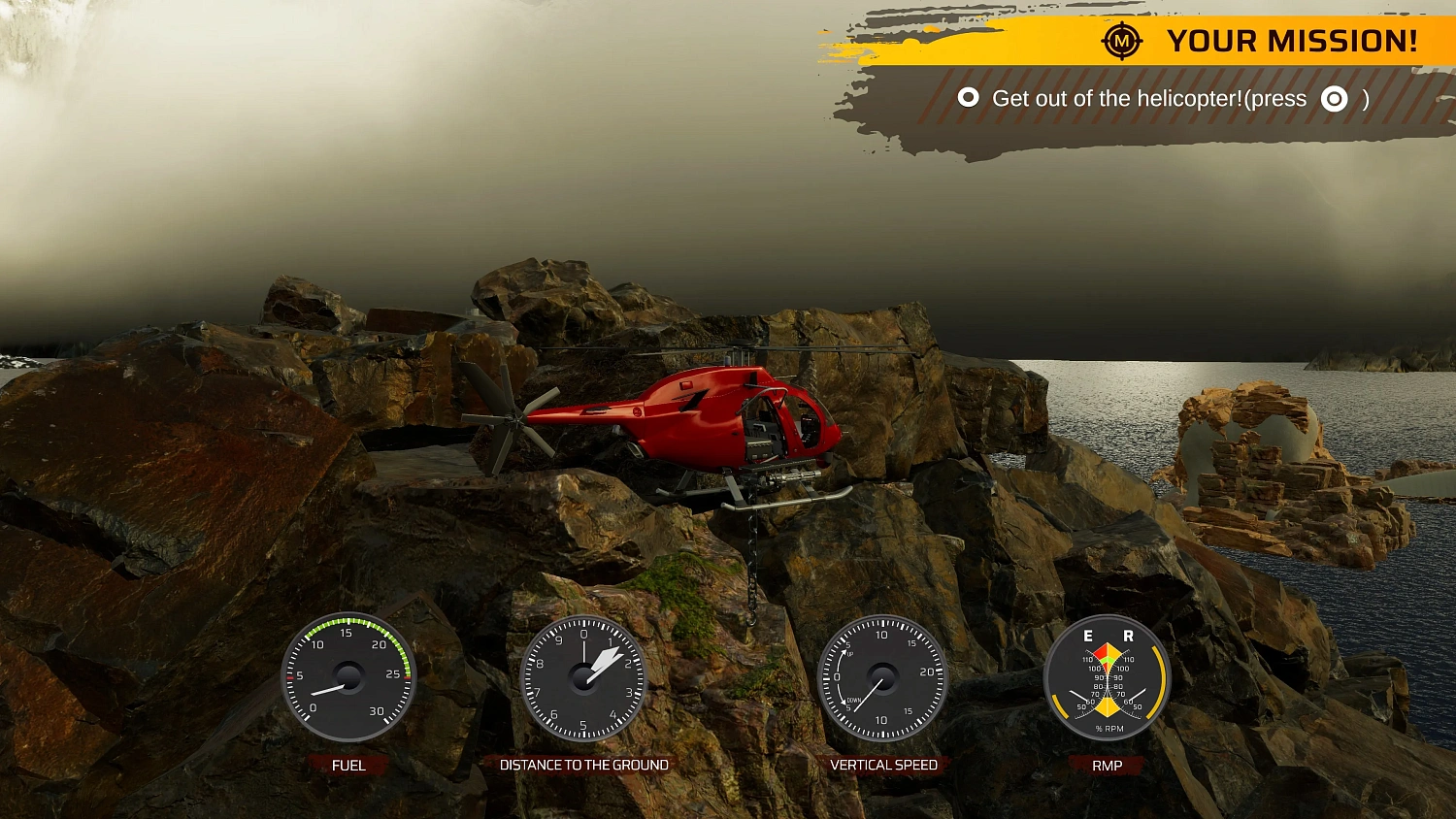Click the VERTICAL SPEED label text

click(882, 764)
